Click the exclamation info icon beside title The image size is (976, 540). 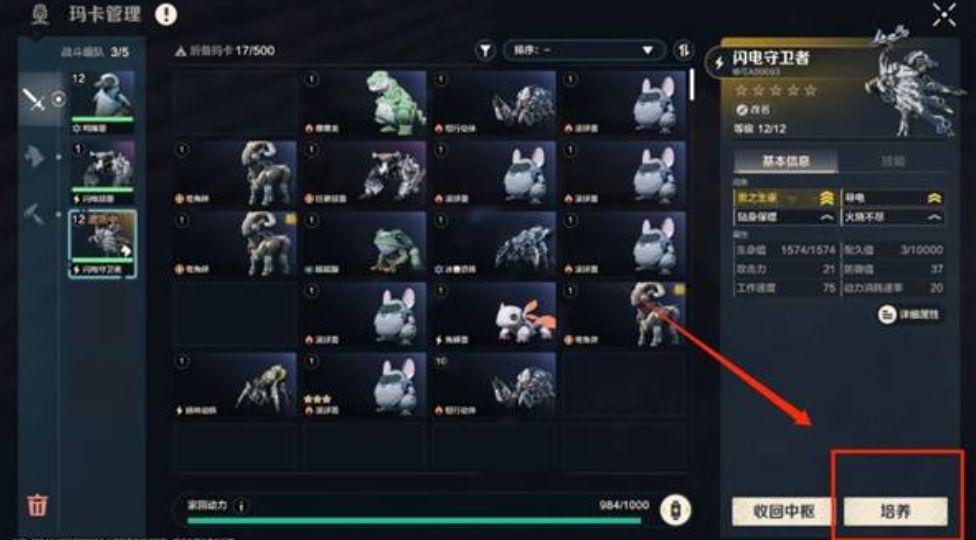pos(166,14)
